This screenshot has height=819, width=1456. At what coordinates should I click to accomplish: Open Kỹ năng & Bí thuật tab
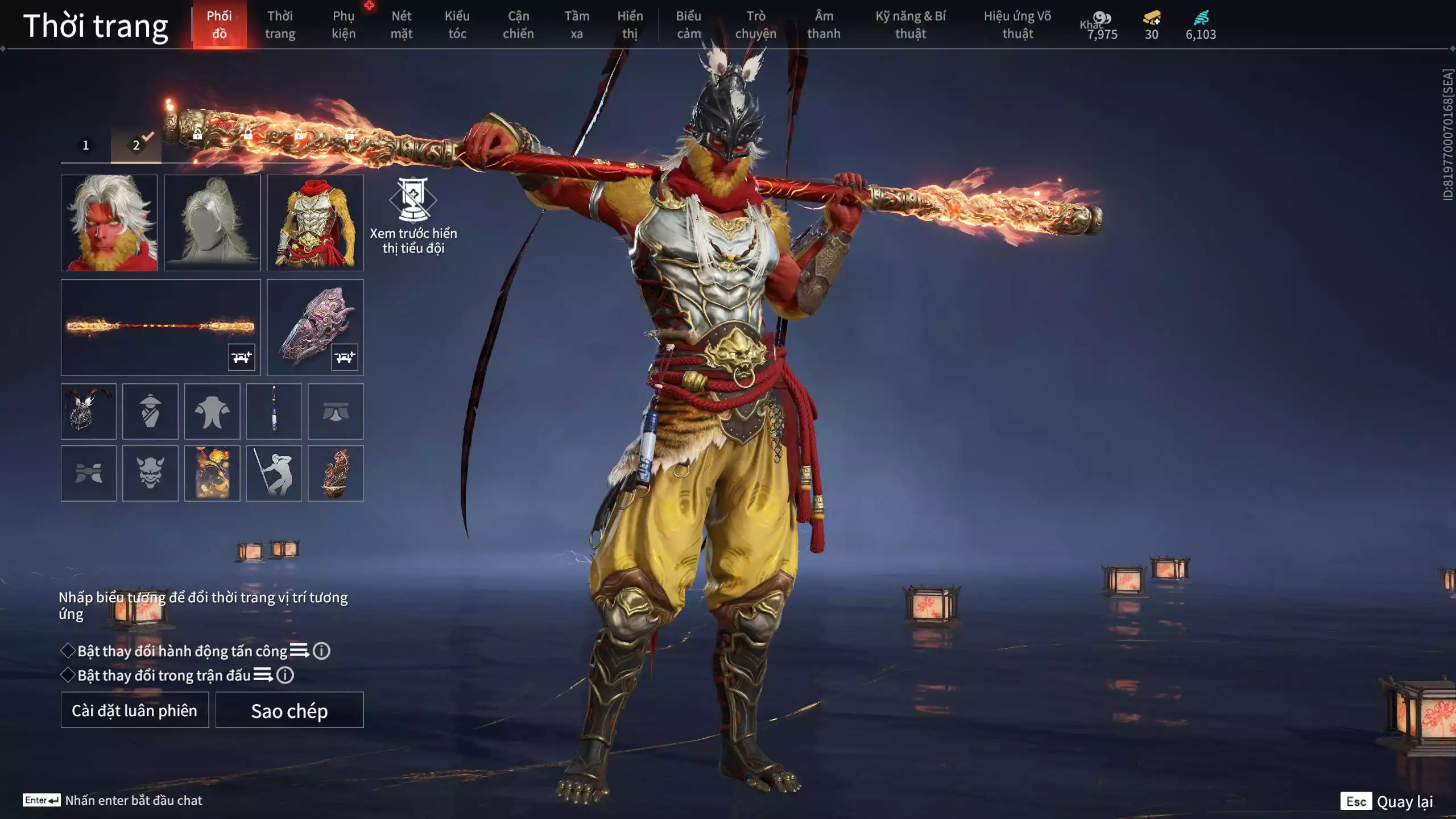click(x=911, y=24)
